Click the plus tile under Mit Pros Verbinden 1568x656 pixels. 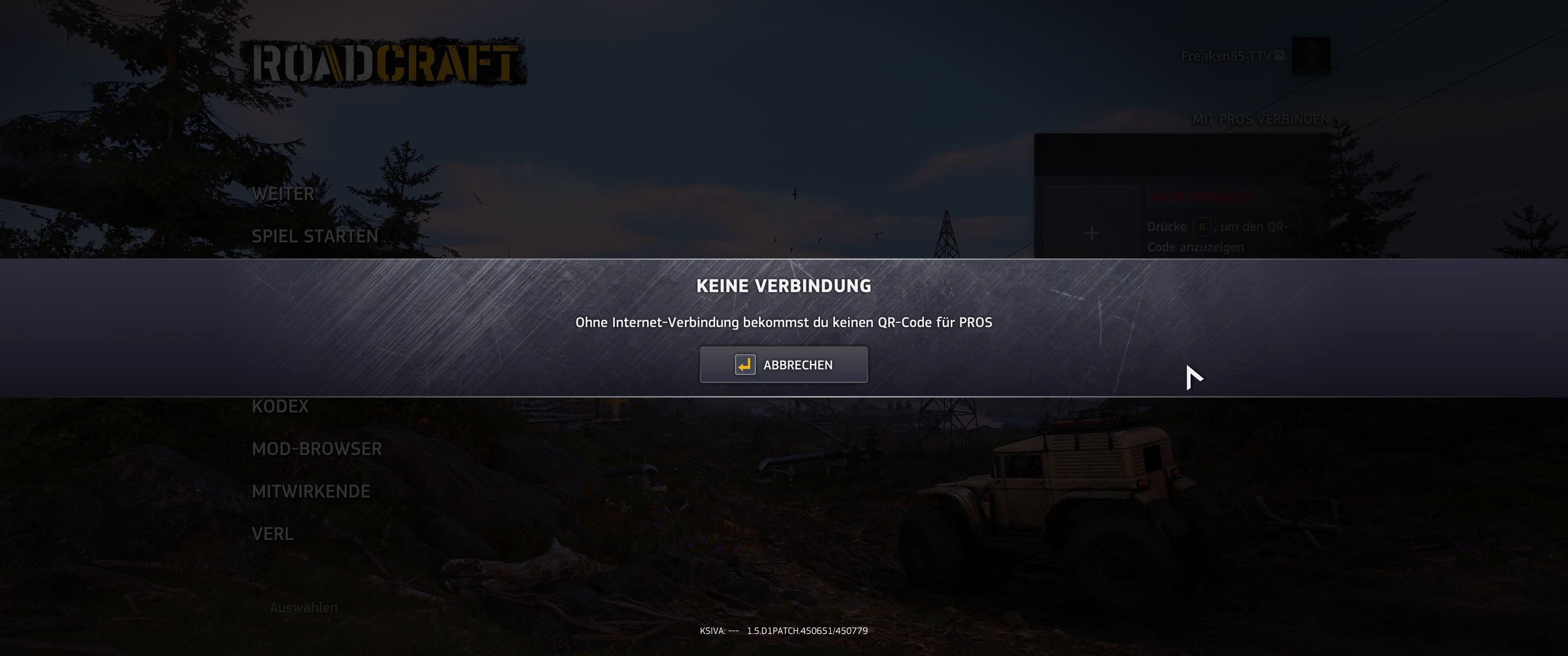click(1091, 232)
